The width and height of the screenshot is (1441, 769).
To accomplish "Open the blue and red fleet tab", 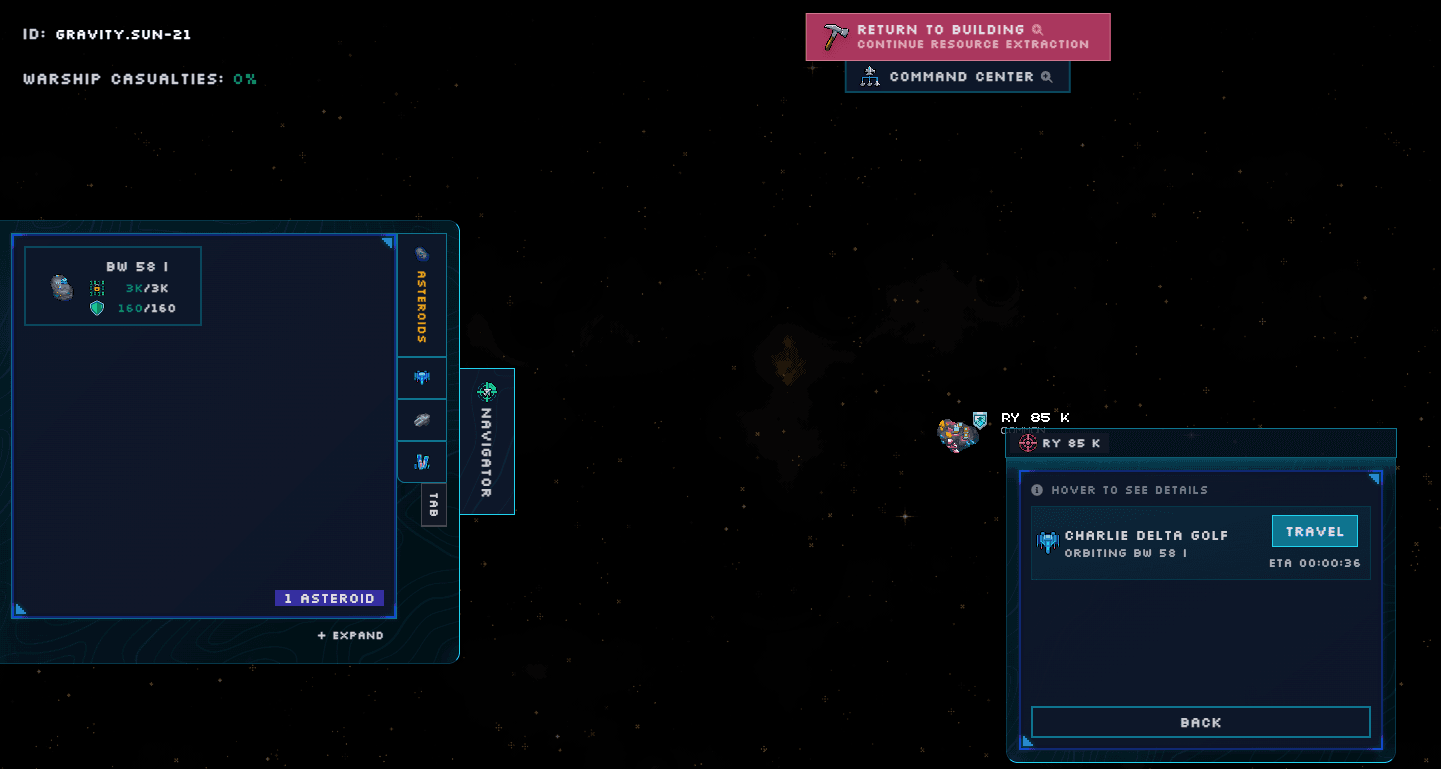I will coord(422,462).
